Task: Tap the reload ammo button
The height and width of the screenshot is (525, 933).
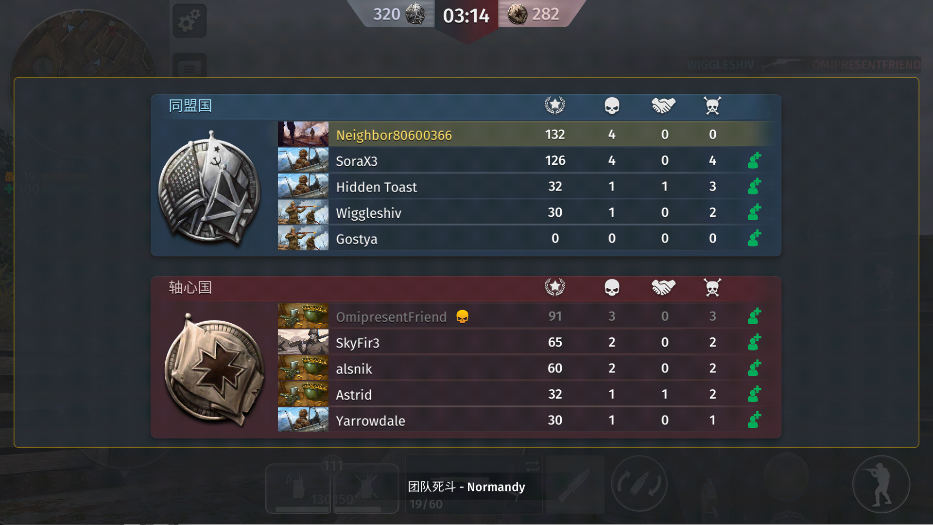Action: [640, 485]
